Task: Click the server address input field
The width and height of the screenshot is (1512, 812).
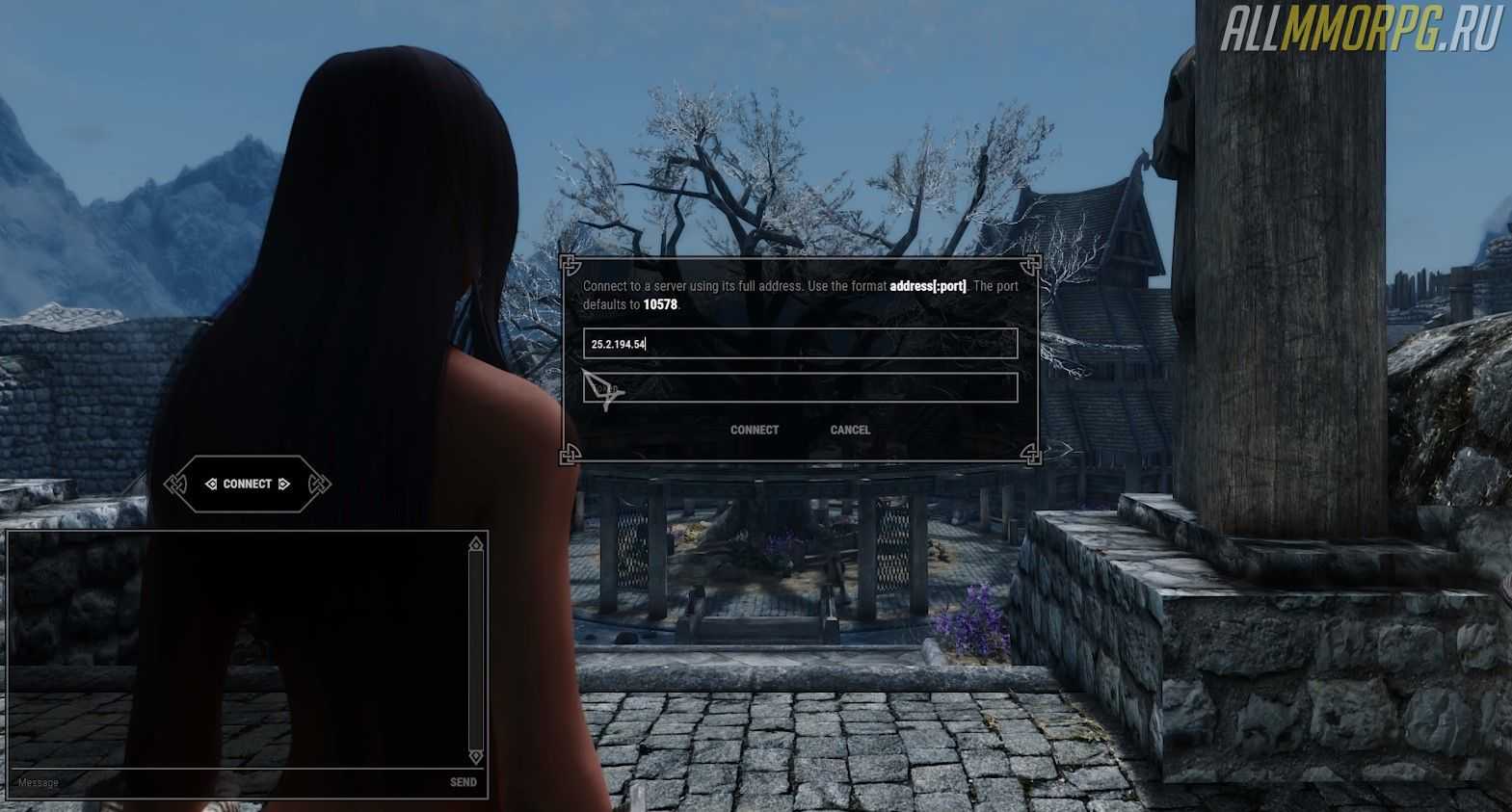Action: 800,344
